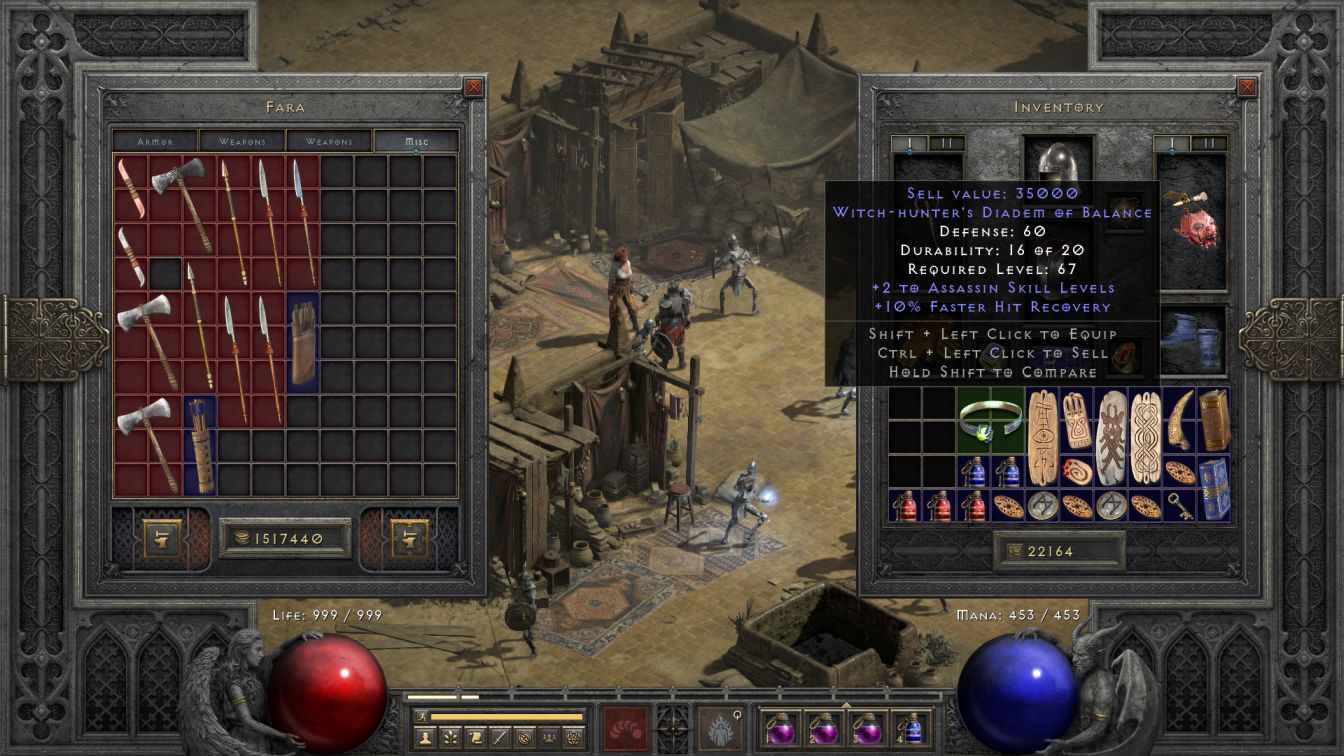Switch to the Armor tab

(155, 141)
